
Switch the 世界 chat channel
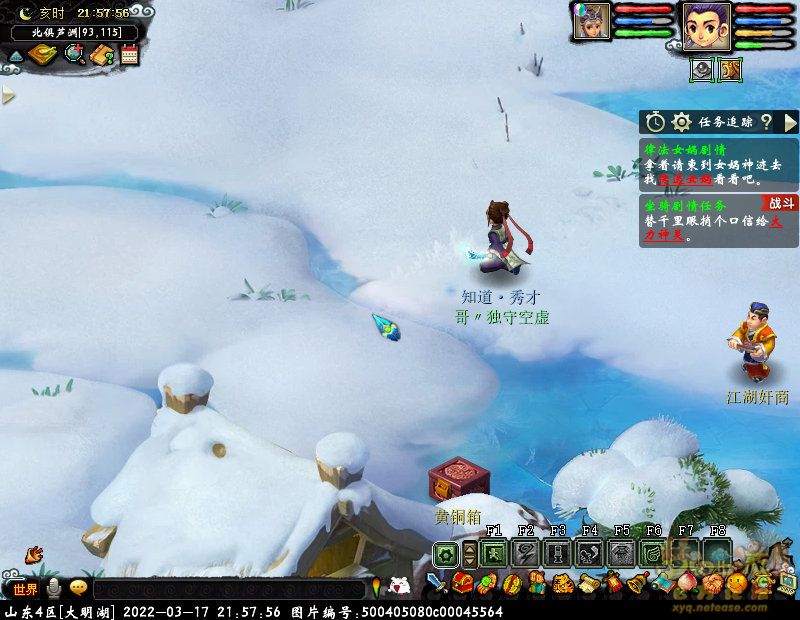coord(26,589)
